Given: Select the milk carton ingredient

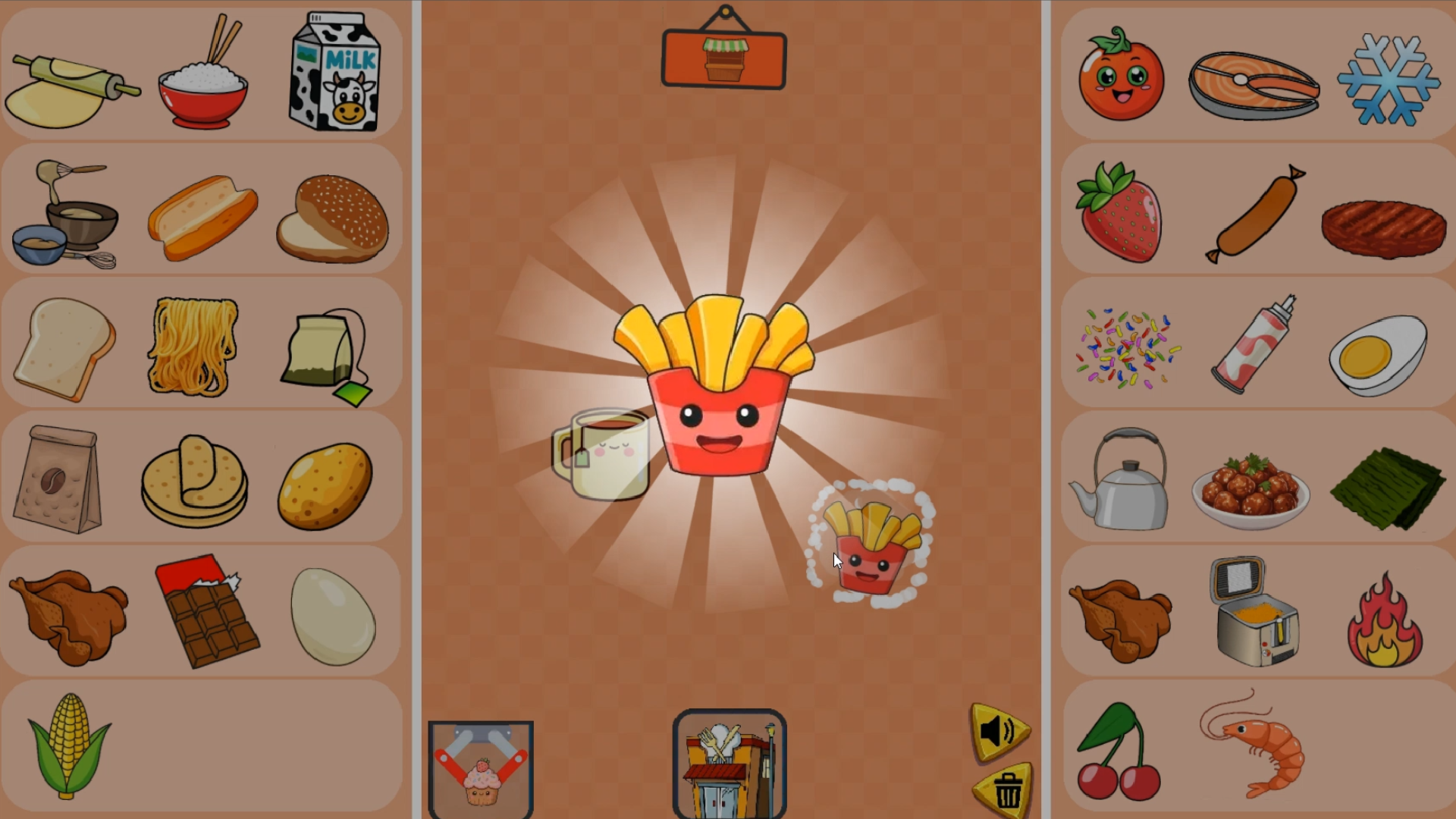Looking at the screenshot, I should [334, 72].
